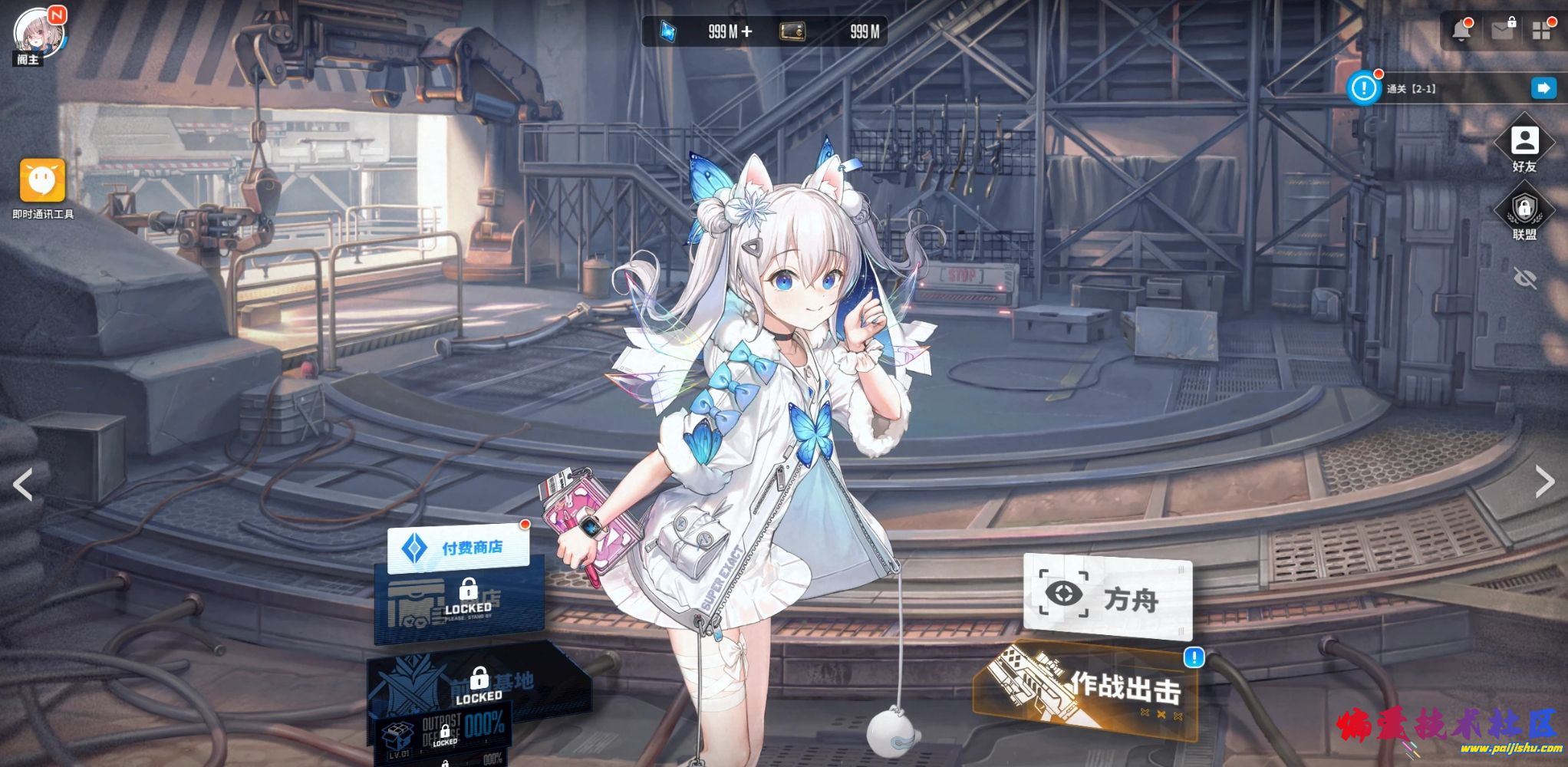The image size is (1568, 767).
Task: Open the notifications bell
Action: pos(1461,31)
